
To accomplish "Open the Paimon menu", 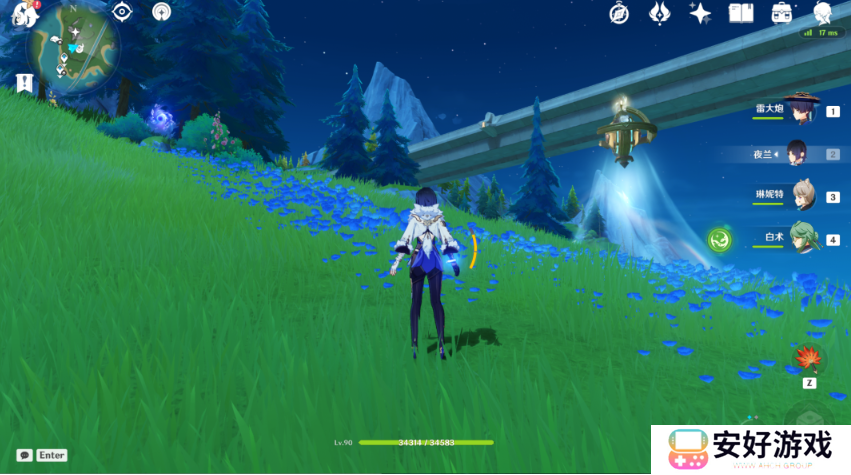I will coord(24,14).
